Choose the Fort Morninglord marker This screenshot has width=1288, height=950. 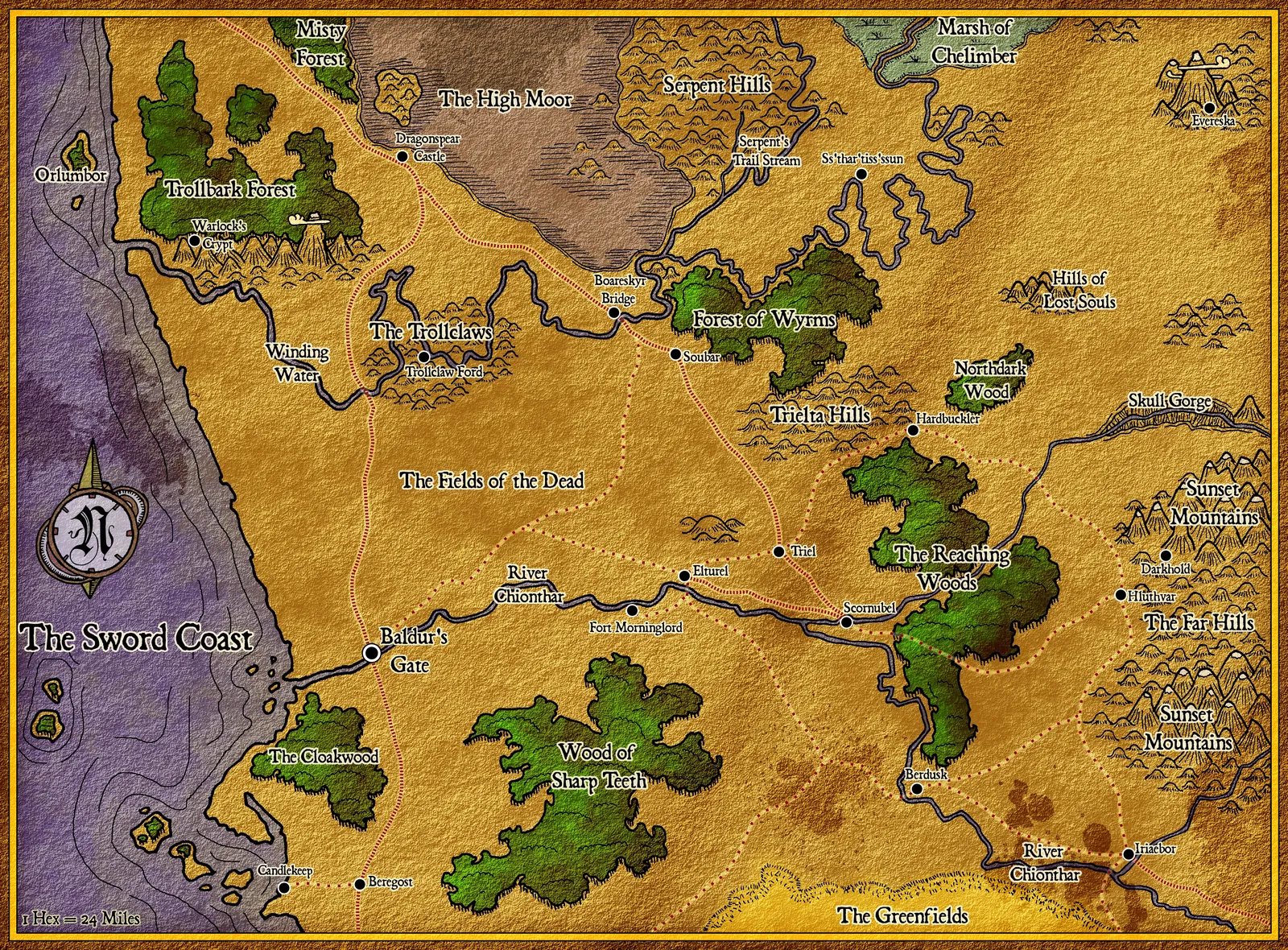632,611
